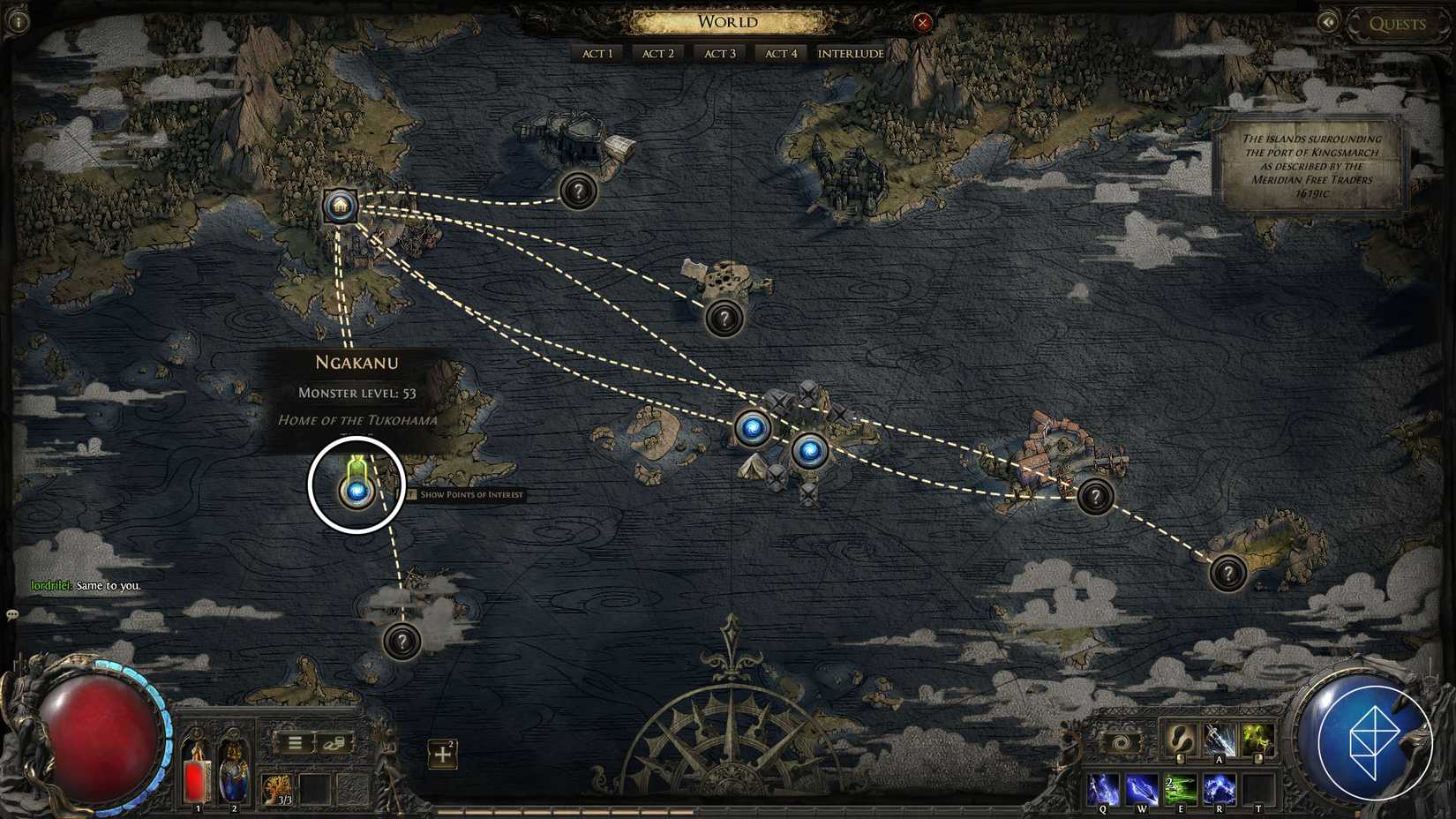Click the Kingsmarch home icon on the map

click(x=340, y=207)
